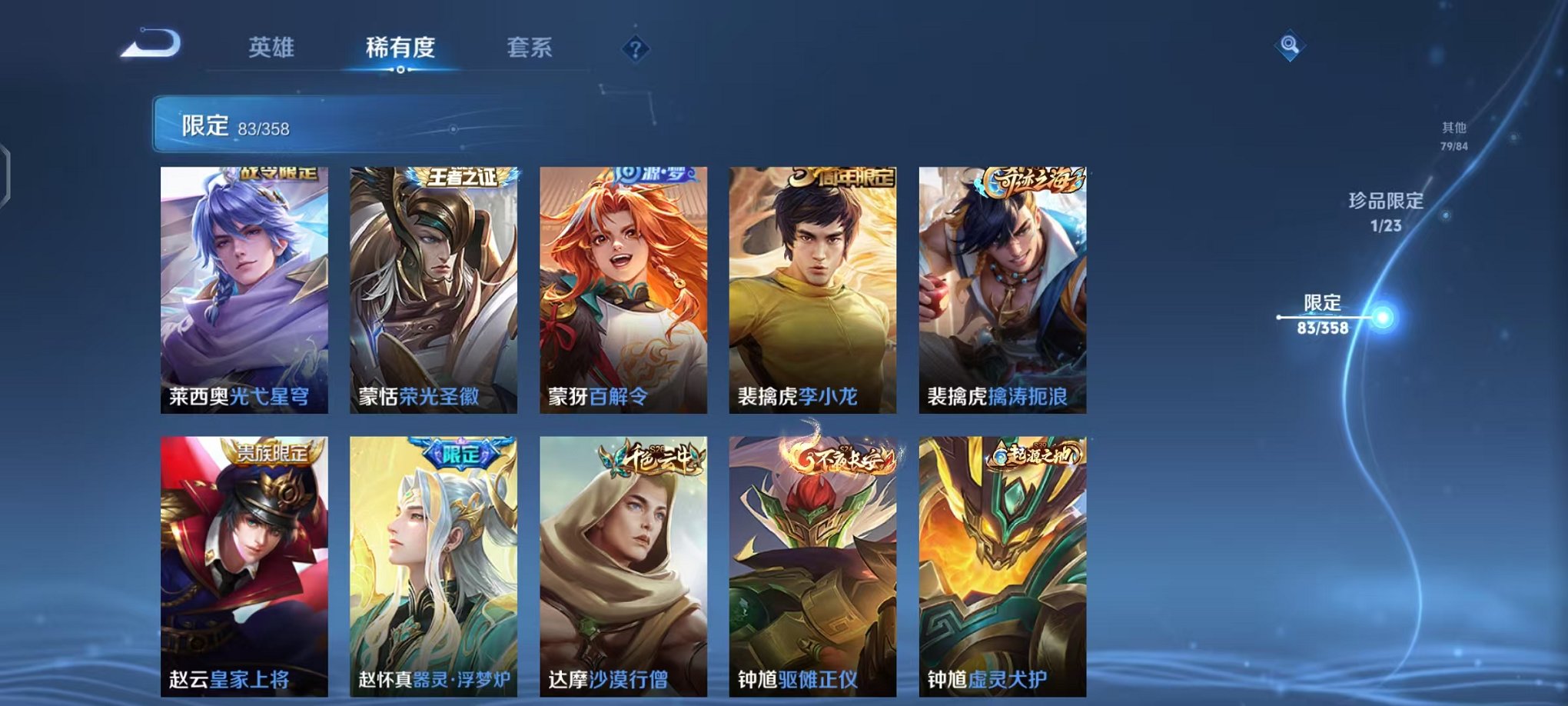The image size is (1568, 706).
Task: Open the 赵云 皇家上将 skin card
Action: tap(243, 561)
